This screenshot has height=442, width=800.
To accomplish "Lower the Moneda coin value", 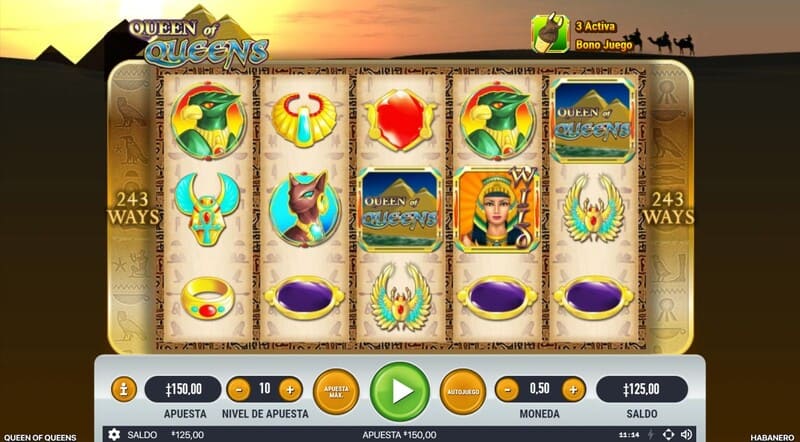I will (508, 389).
